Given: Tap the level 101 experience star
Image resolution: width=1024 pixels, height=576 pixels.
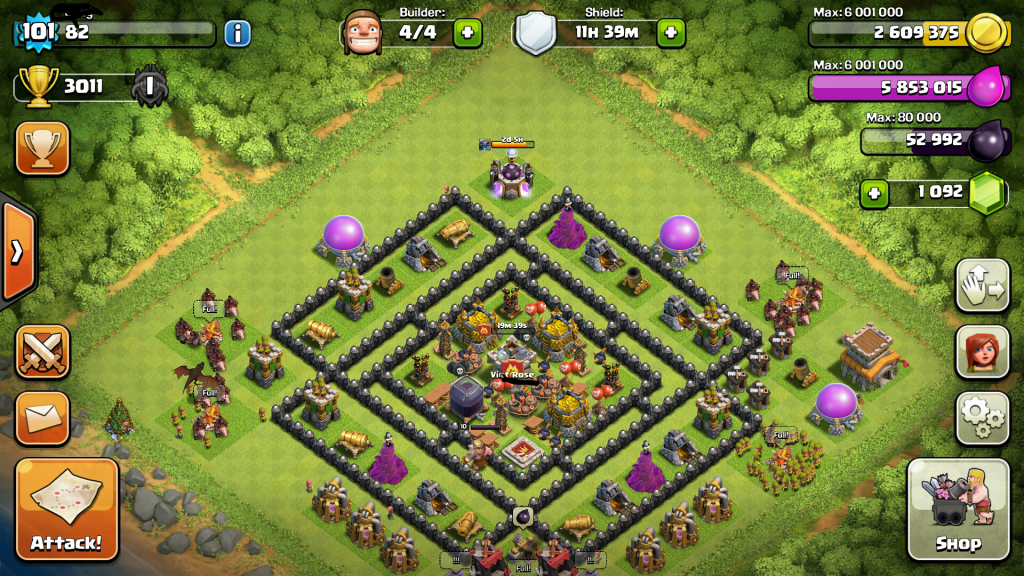Looking at the screenshot, I should pos(37,32).
